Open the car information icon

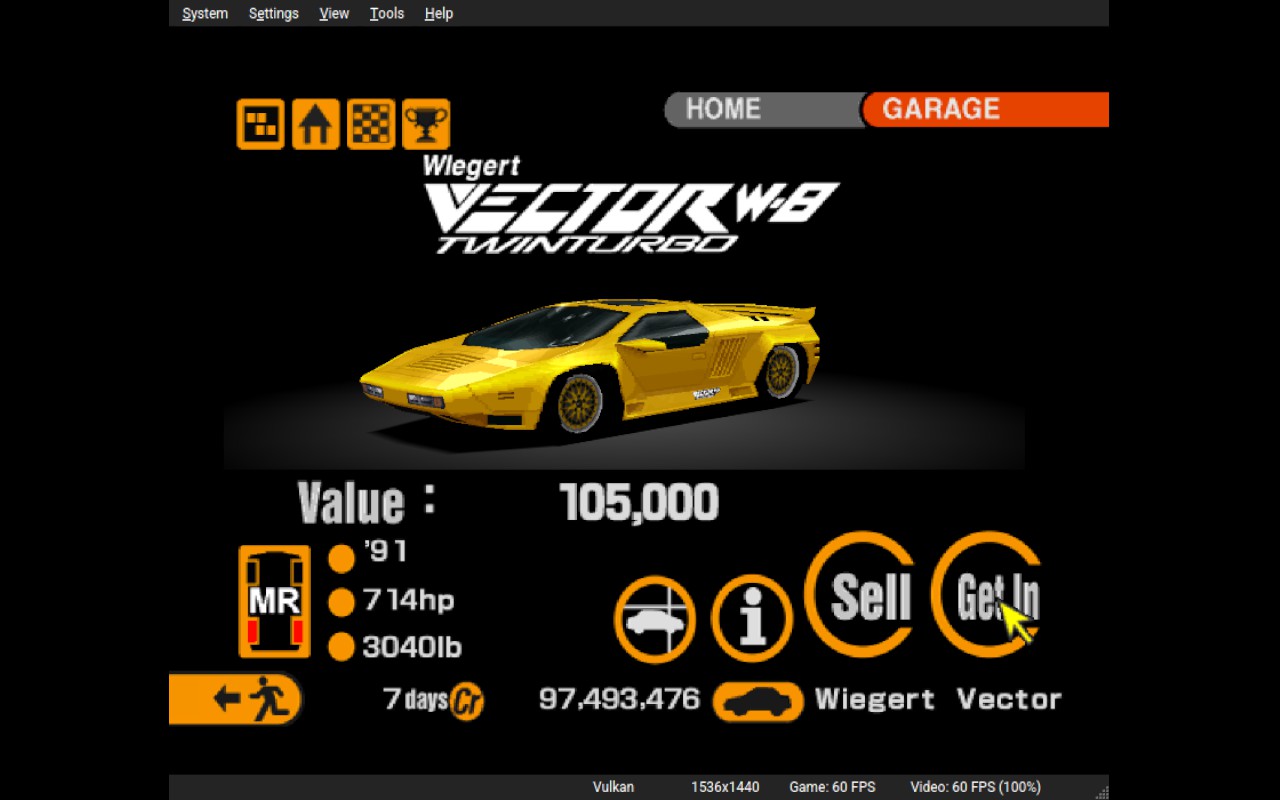pos(752,619)
